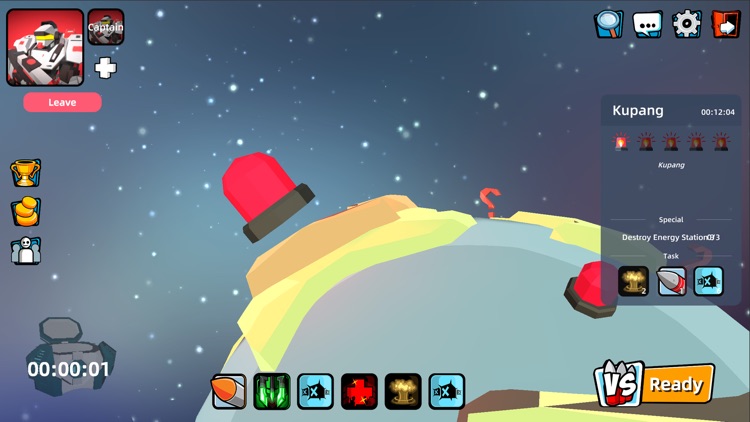Select the red cross heal skill
Screen dimensions: 750x422
pyautogui.click(x=360, y=390)
